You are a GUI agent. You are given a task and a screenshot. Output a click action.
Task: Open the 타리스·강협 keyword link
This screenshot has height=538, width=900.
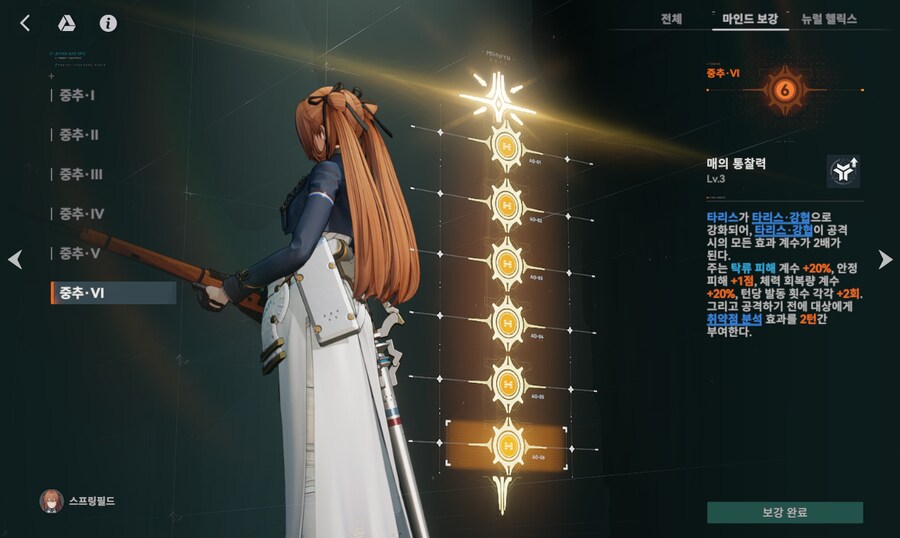tap(780, 217)
